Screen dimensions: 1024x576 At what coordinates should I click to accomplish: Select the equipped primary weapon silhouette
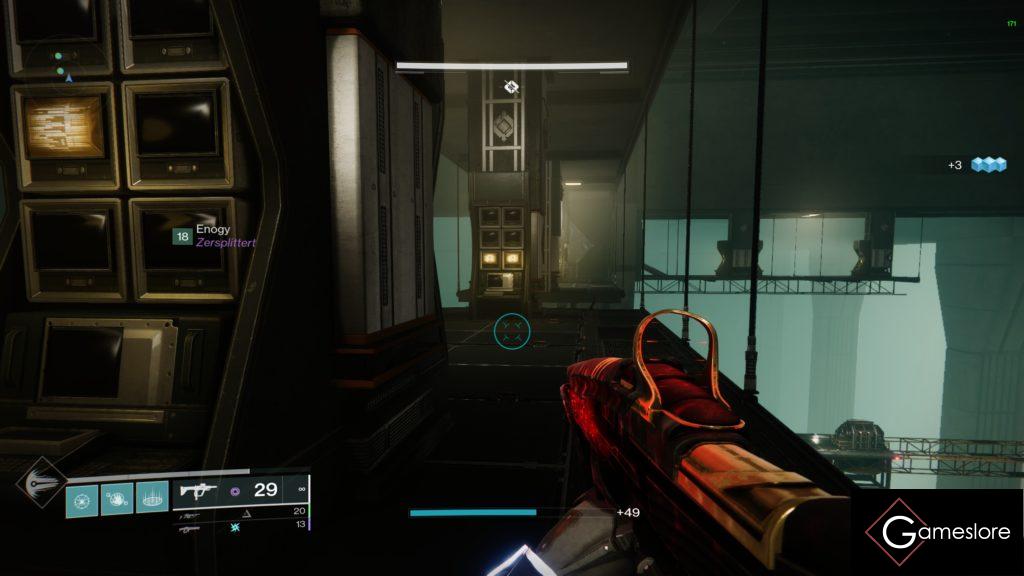point(196,491)
